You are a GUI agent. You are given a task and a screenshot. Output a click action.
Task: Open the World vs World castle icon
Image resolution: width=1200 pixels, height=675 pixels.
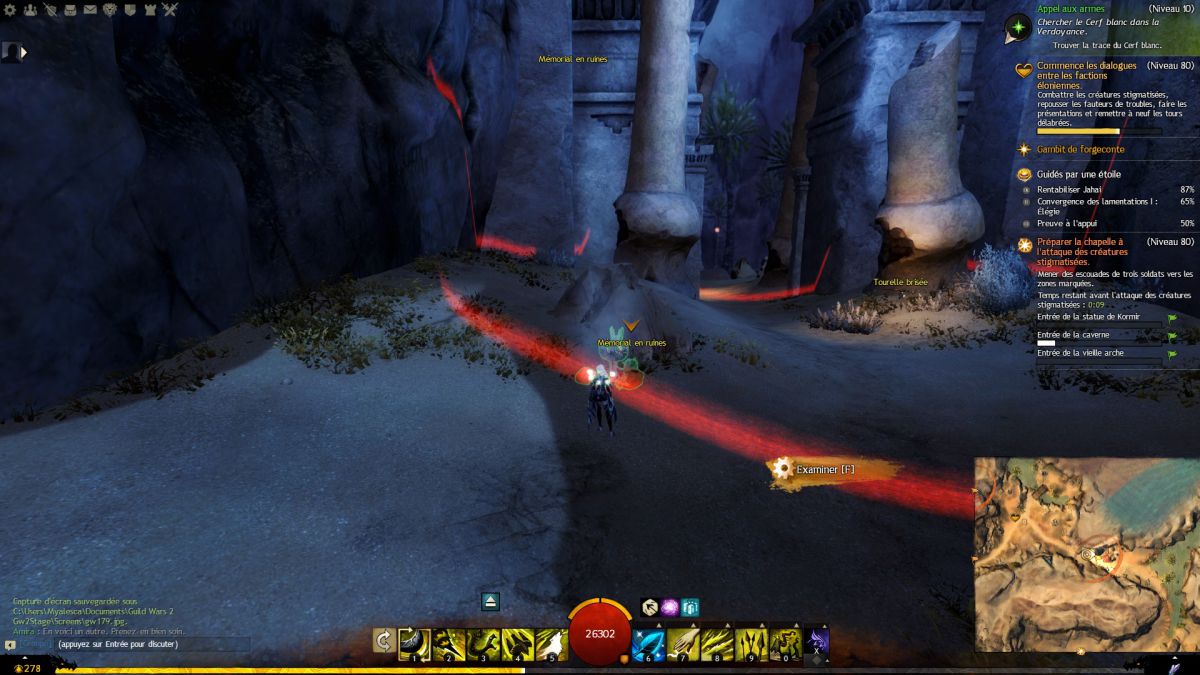coord(150,10)
